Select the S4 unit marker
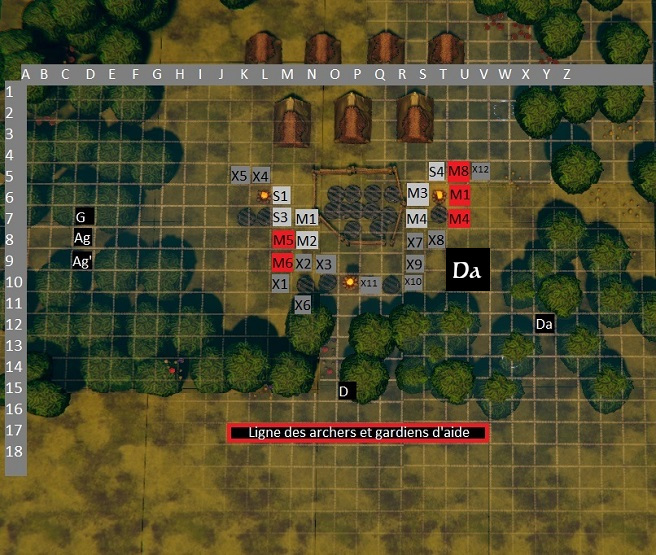656x555 pixels. tap(437, 172)
